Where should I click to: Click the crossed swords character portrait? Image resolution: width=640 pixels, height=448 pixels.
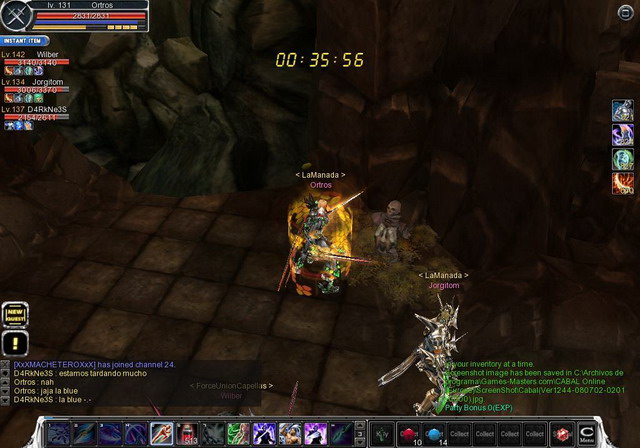(15, 15)
